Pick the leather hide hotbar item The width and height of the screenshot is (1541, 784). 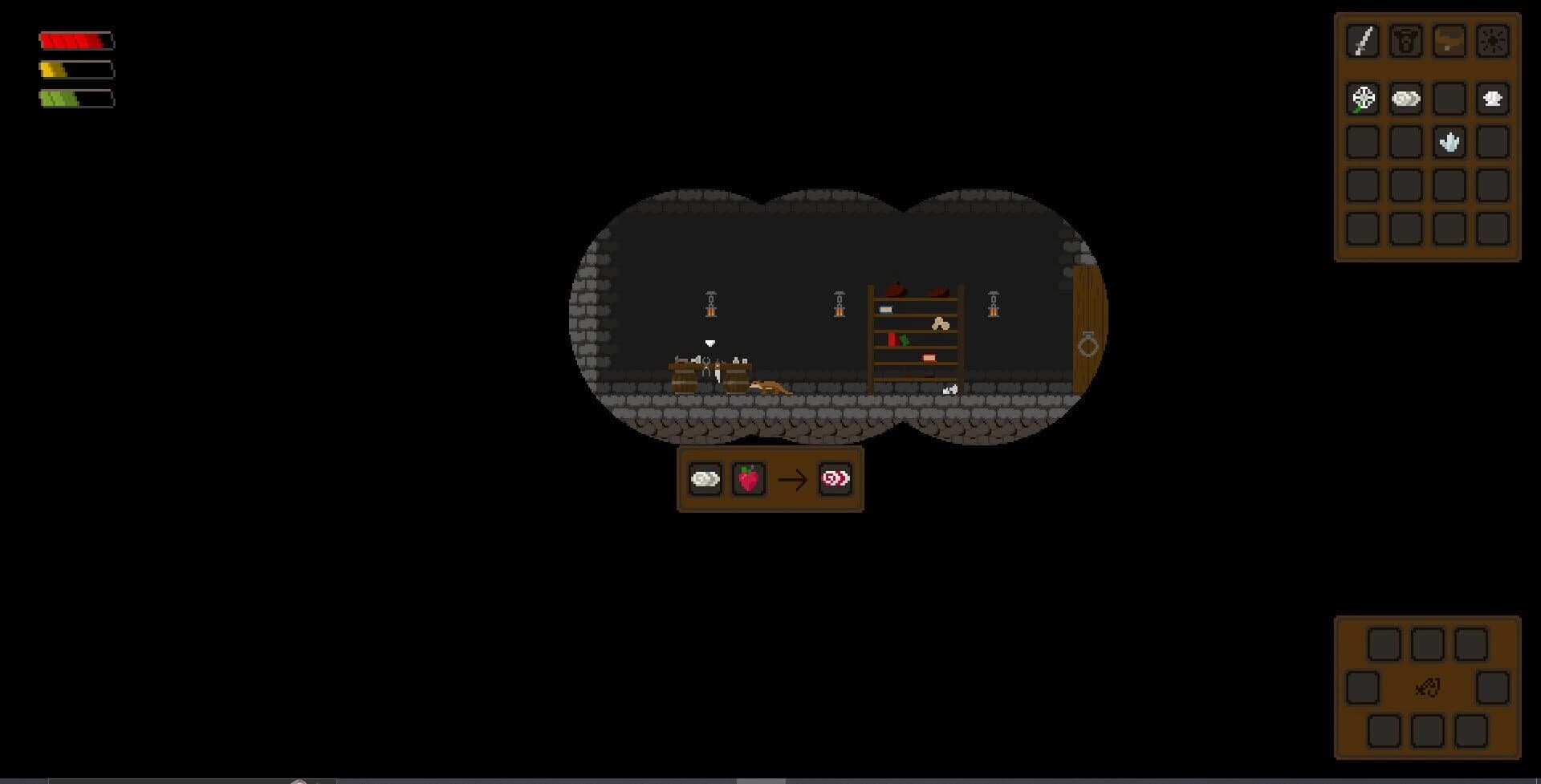point(1448,40)
